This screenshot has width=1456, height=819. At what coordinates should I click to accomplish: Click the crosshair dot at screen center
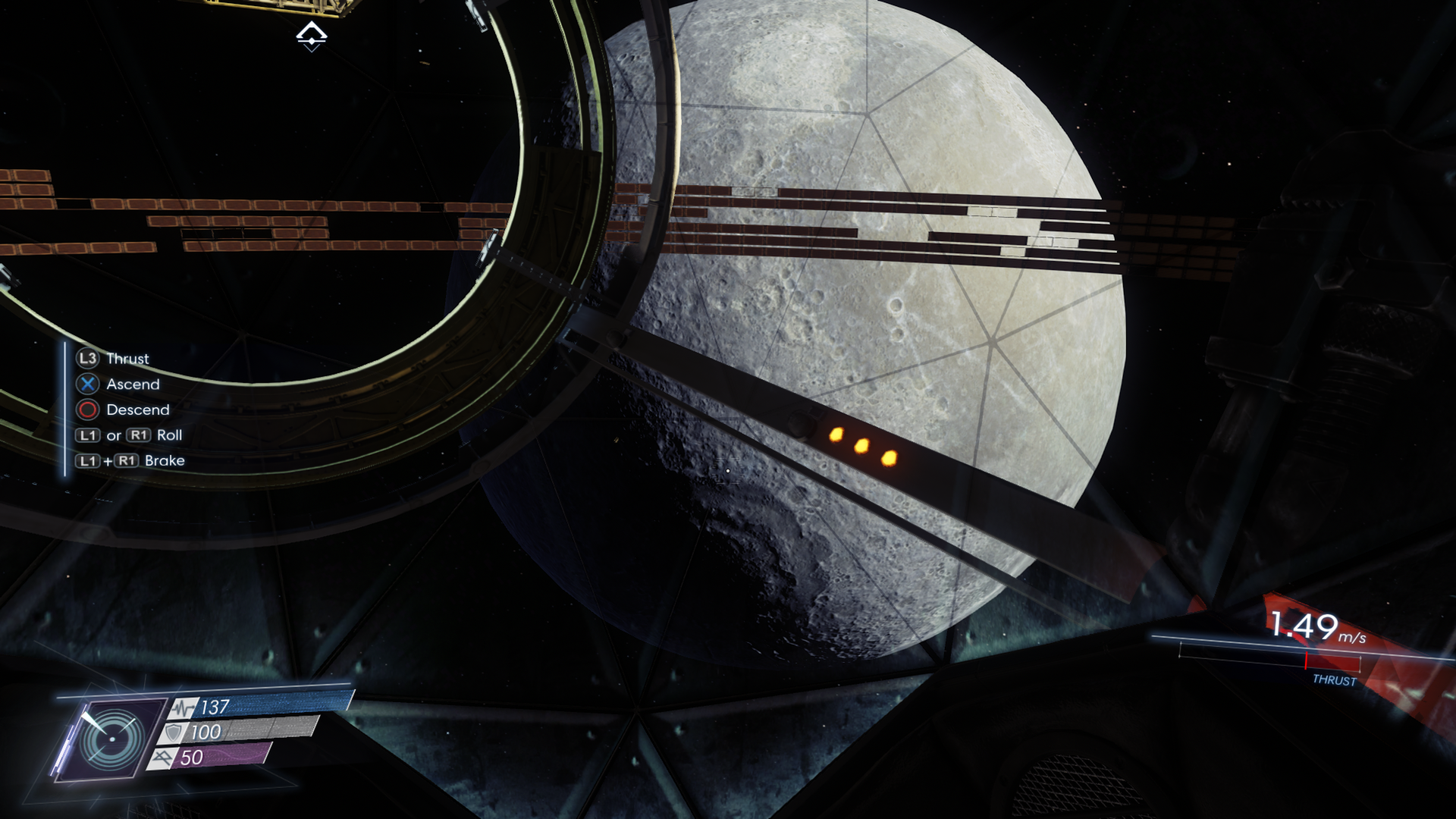[x=728, y=470]
